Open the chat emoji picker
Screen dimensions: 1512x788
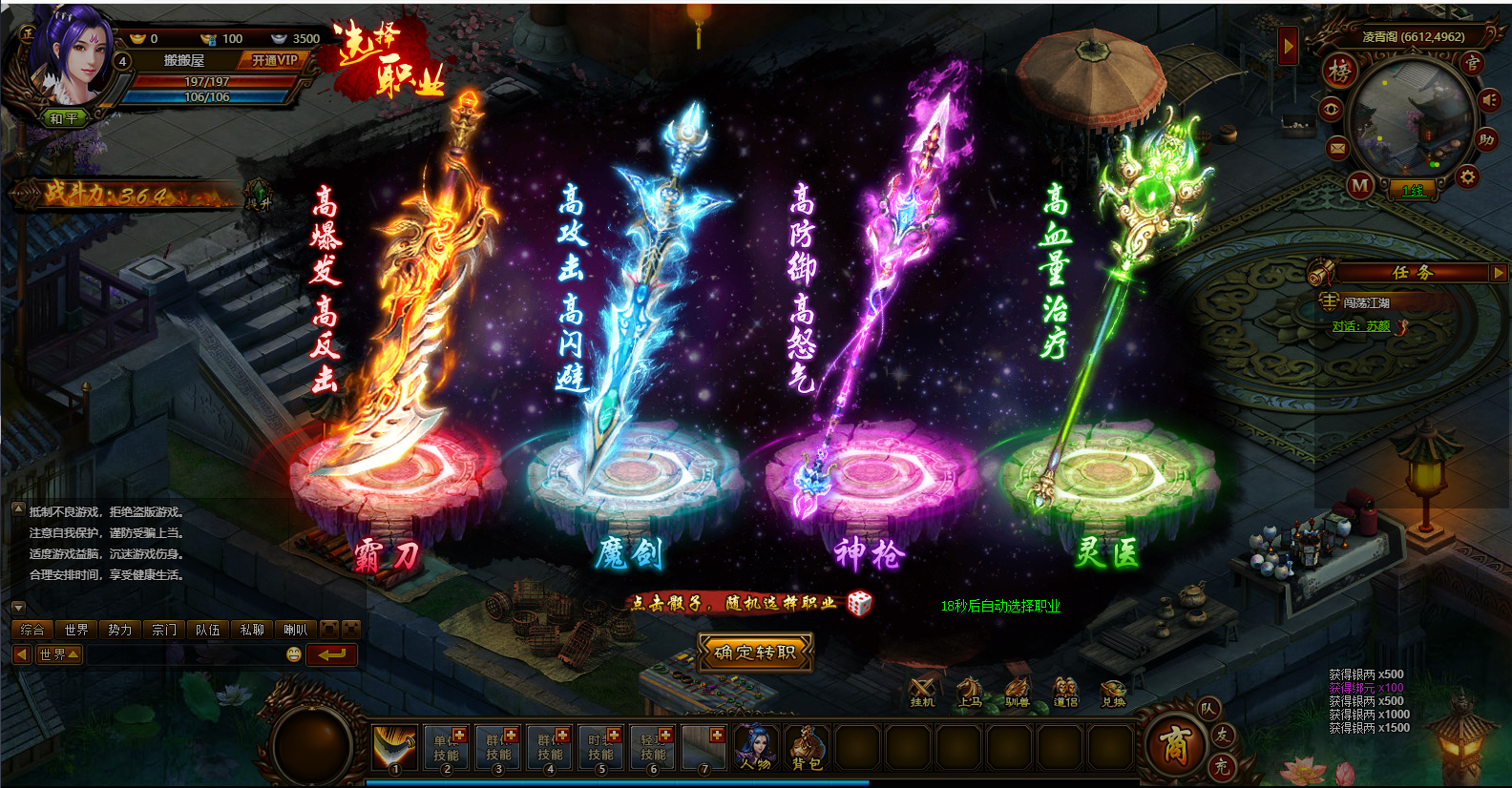[294, 654]
